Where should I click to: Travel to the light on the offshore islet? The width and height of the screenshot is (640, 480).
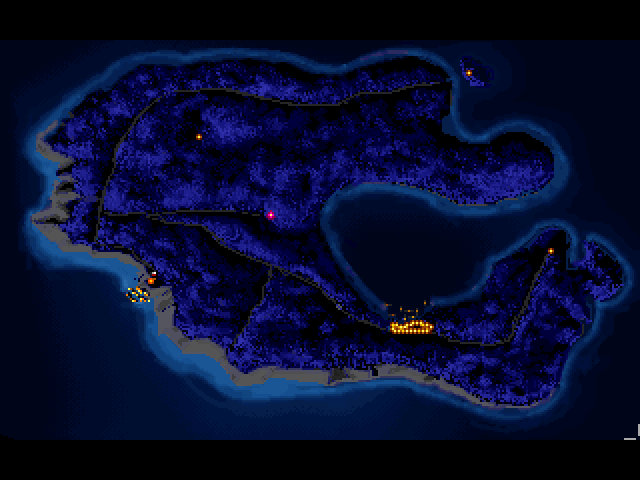468,72
